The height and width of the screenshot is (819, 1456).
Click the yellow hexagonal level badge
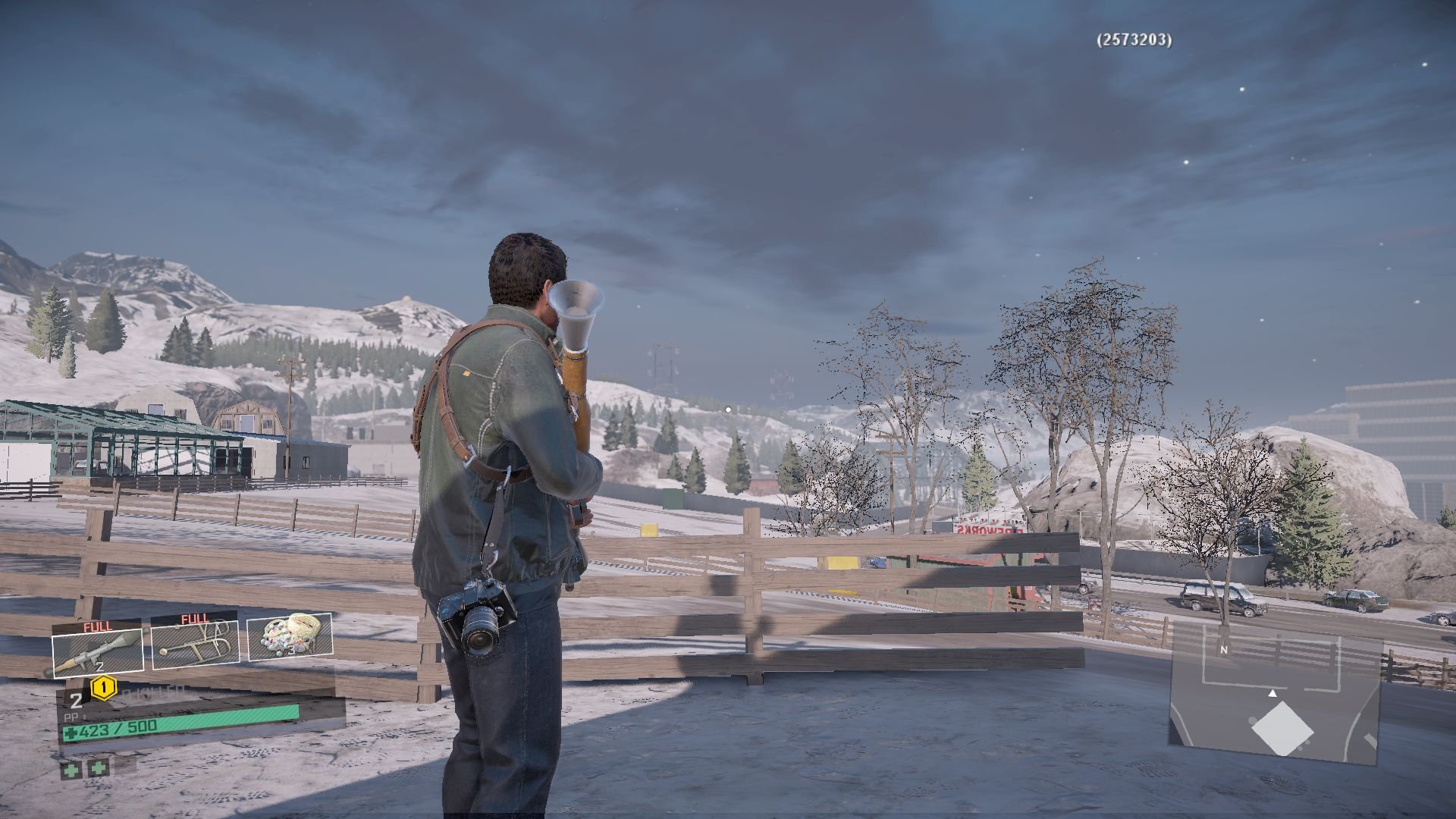104,689
